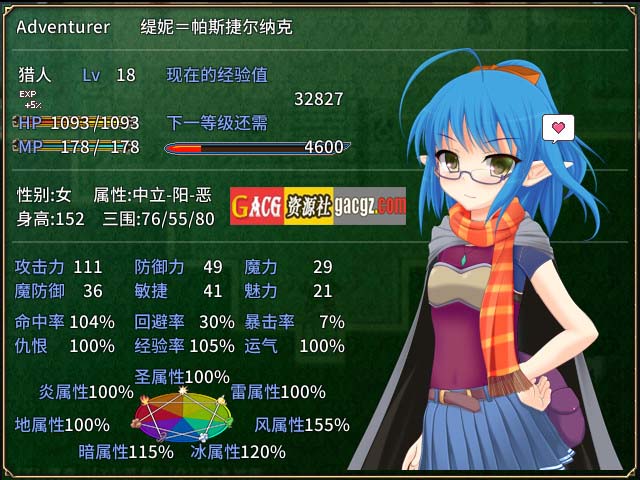Click the elemental affinity color wheel
Viewport: 640px width, 480px height.
[x=181, y=417]
